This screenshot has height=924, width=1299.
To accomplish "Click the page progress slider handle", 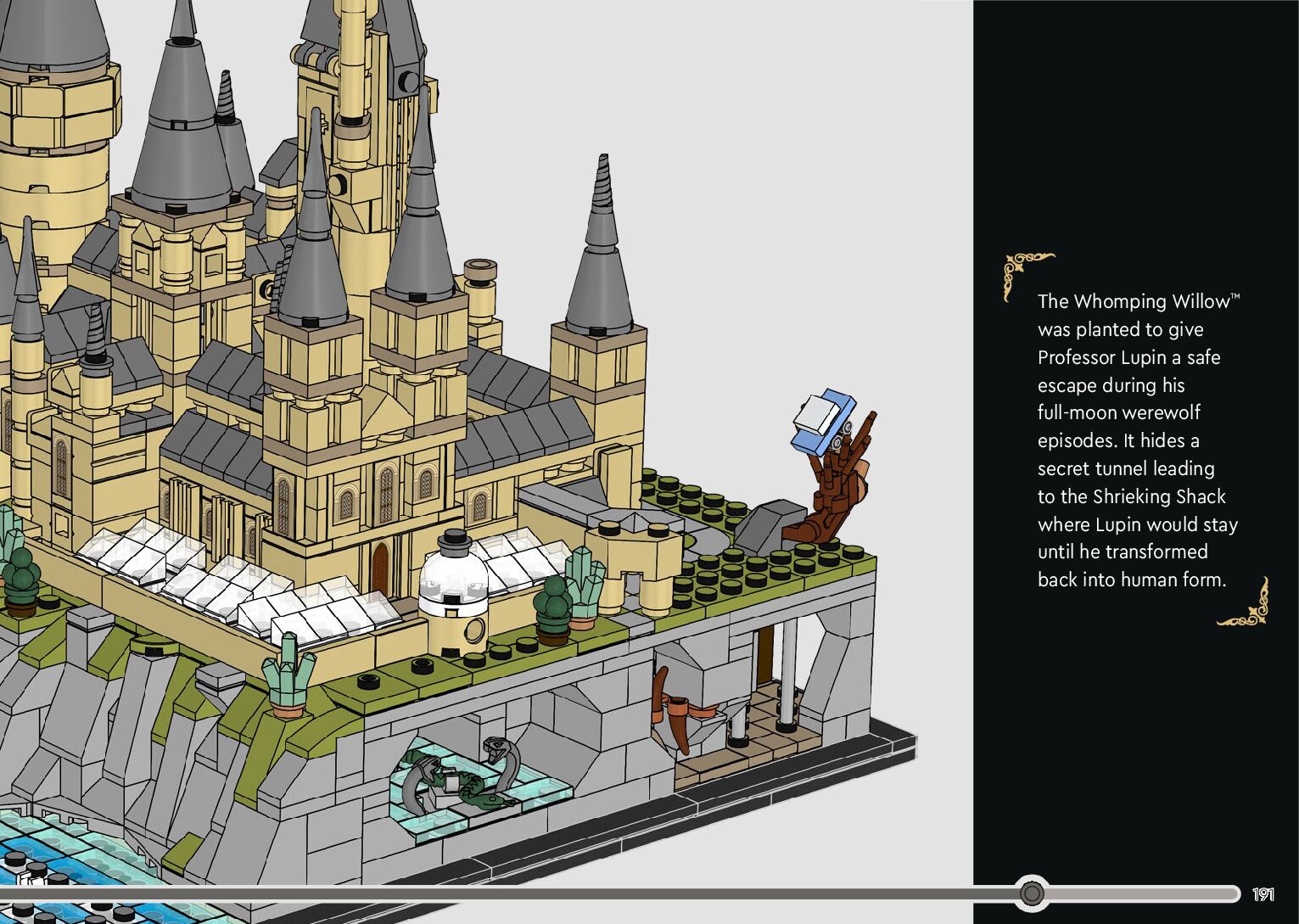I will click(x=1032, y=893).
